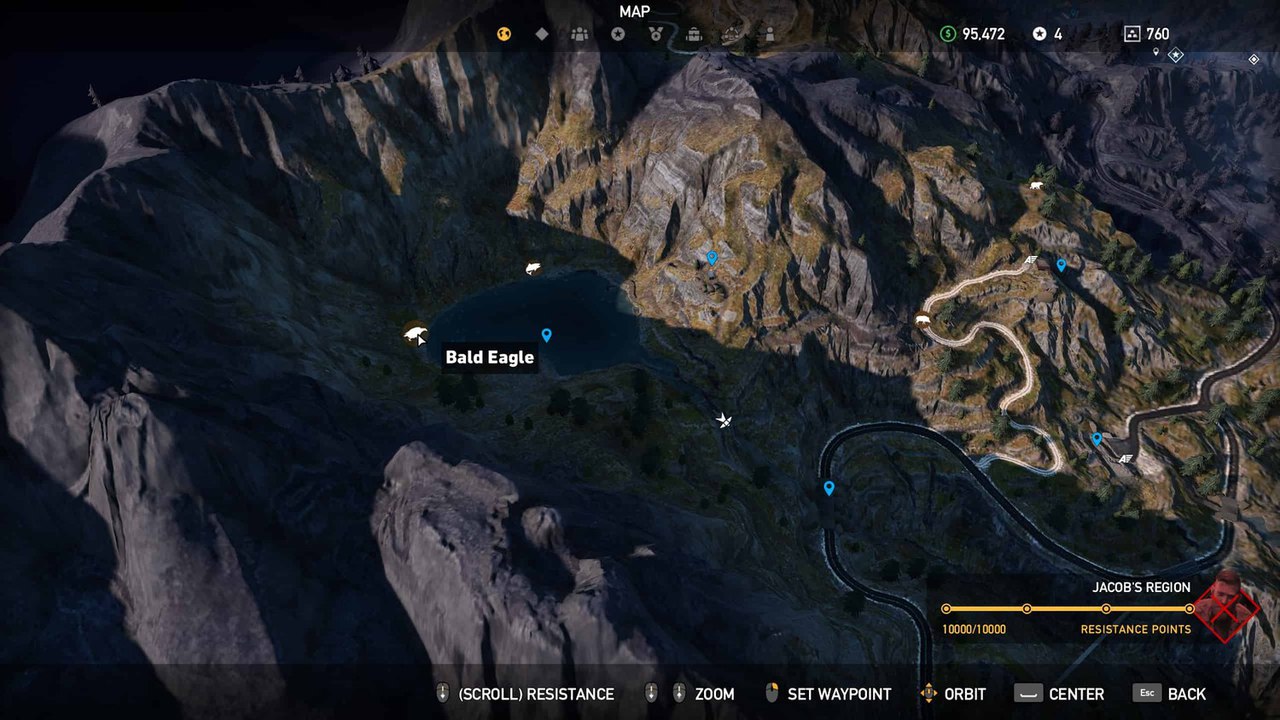
Task: Open the star Challenges tab in the top bar
Action: 617,33
